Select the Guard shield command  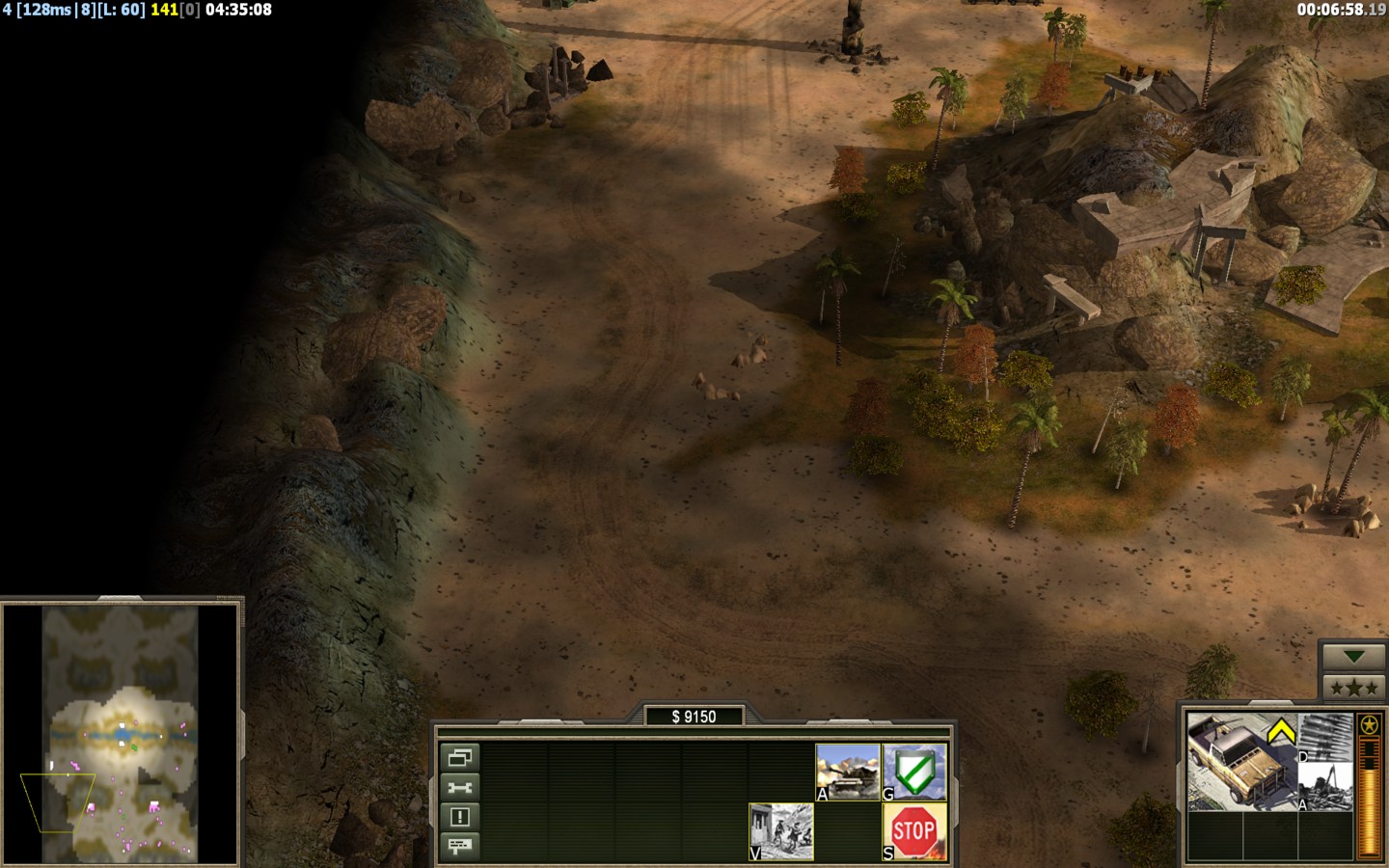point(914,772)
